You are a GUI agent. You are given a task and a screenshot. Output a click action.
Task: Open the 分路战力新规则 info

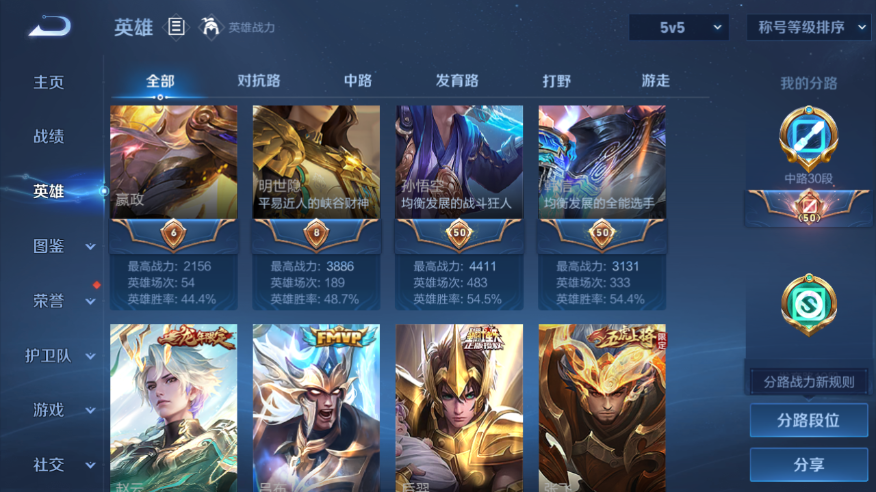(808, 382)
